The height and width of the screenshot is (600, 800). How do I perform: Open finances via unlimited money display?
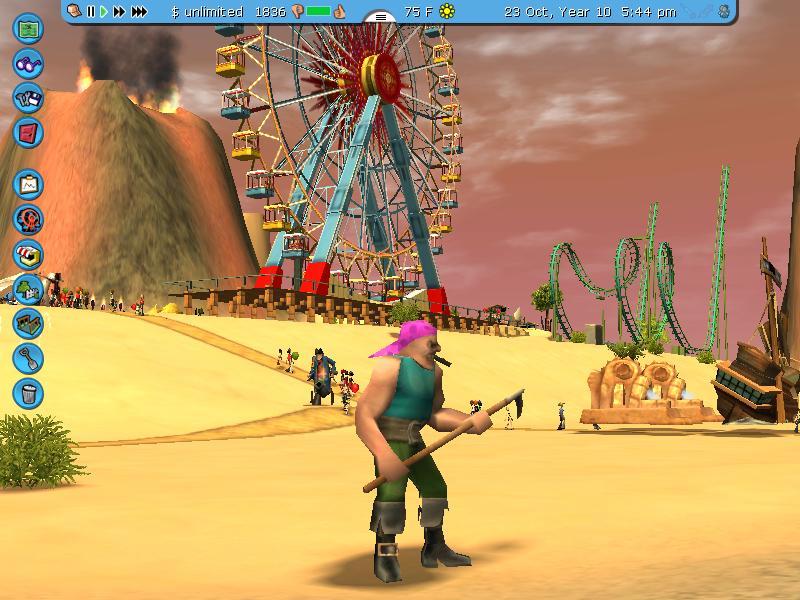[207, 12]
